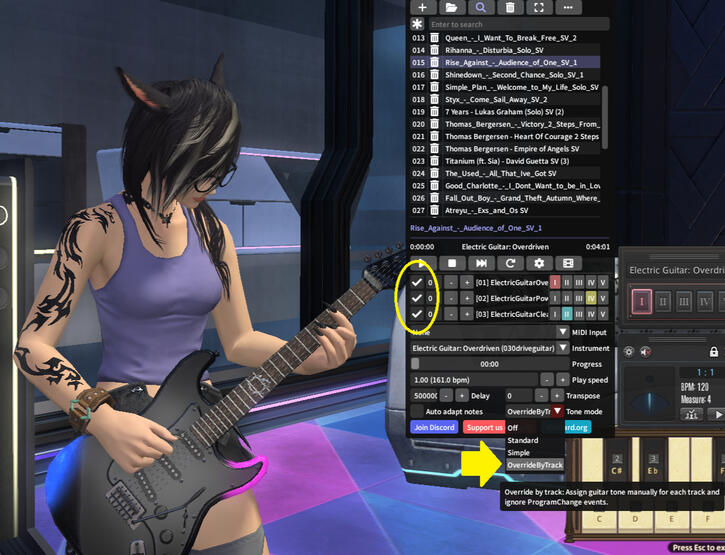
Task: Open the gear settings button
Action: [539, 263]
